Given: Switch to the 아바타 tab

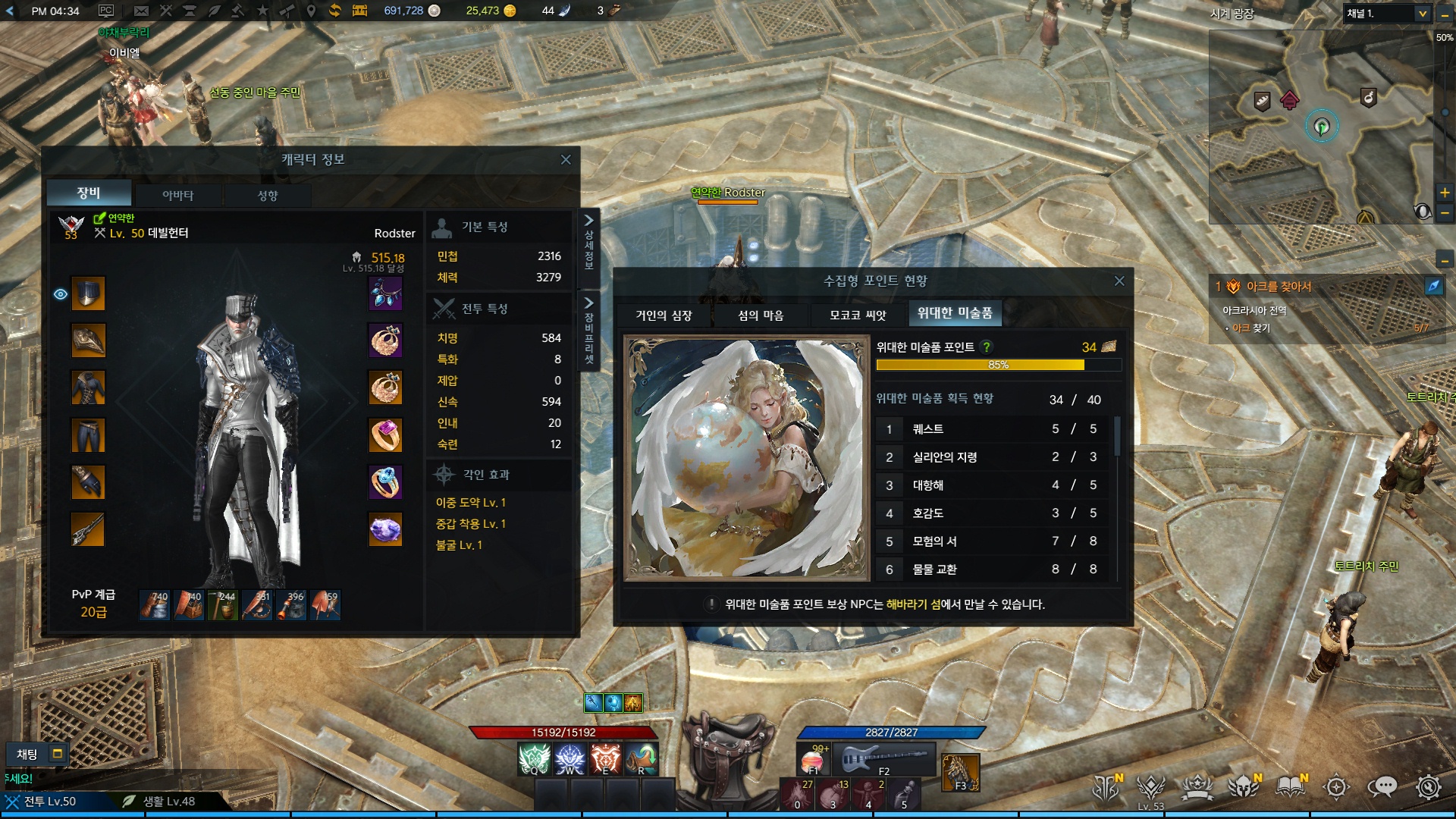Looking at the screenshot, I should (177, 195).
